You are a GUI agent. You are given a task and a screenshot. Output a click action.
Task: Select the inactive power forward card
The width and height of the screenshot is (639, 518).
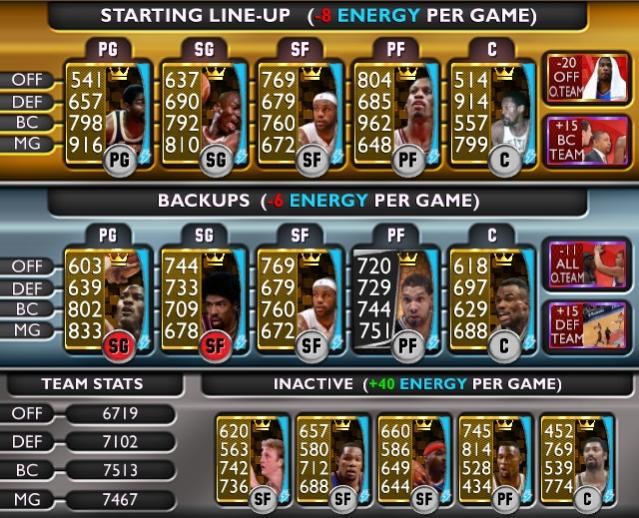[496, 461]
